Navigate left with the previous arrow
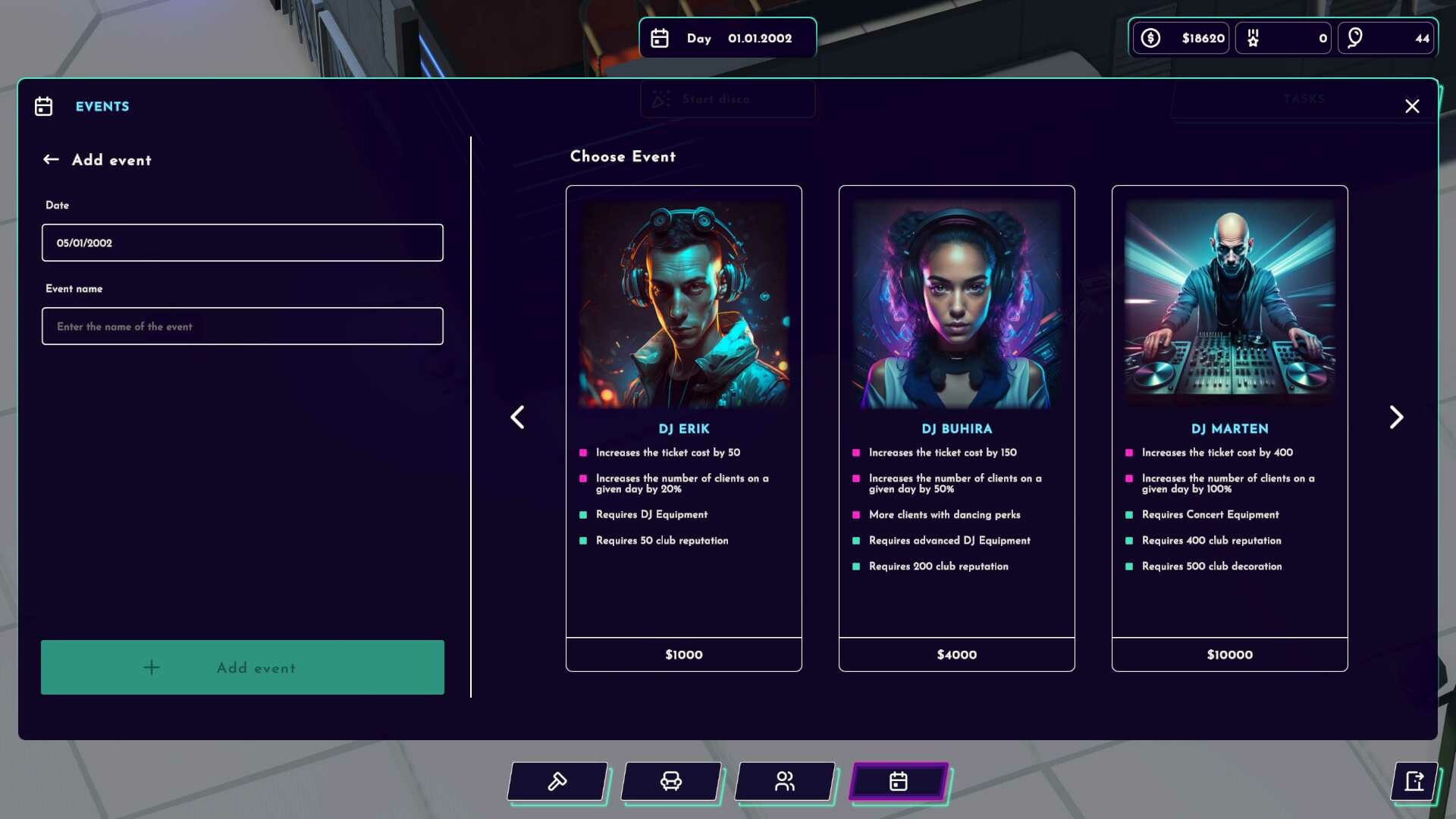Viewport: 1456px width, 819px height. [x=518, y=417]
